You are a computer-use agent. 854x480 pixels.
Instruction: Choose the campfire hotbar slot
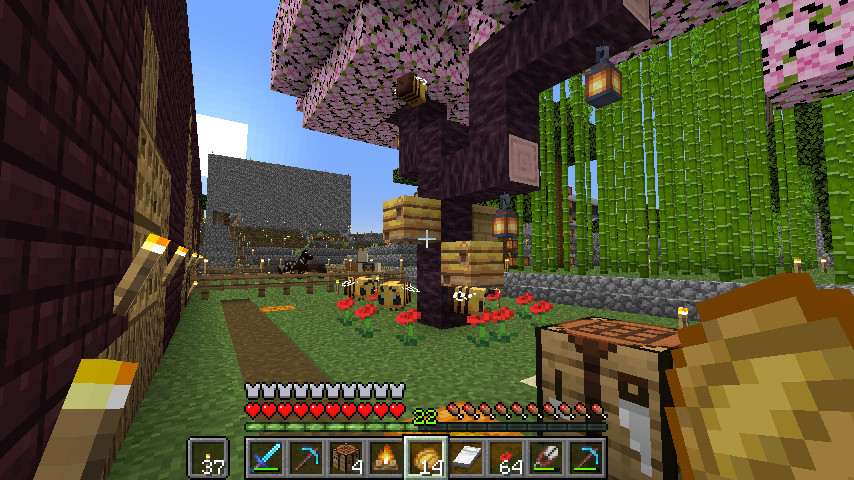pos(385,458)
